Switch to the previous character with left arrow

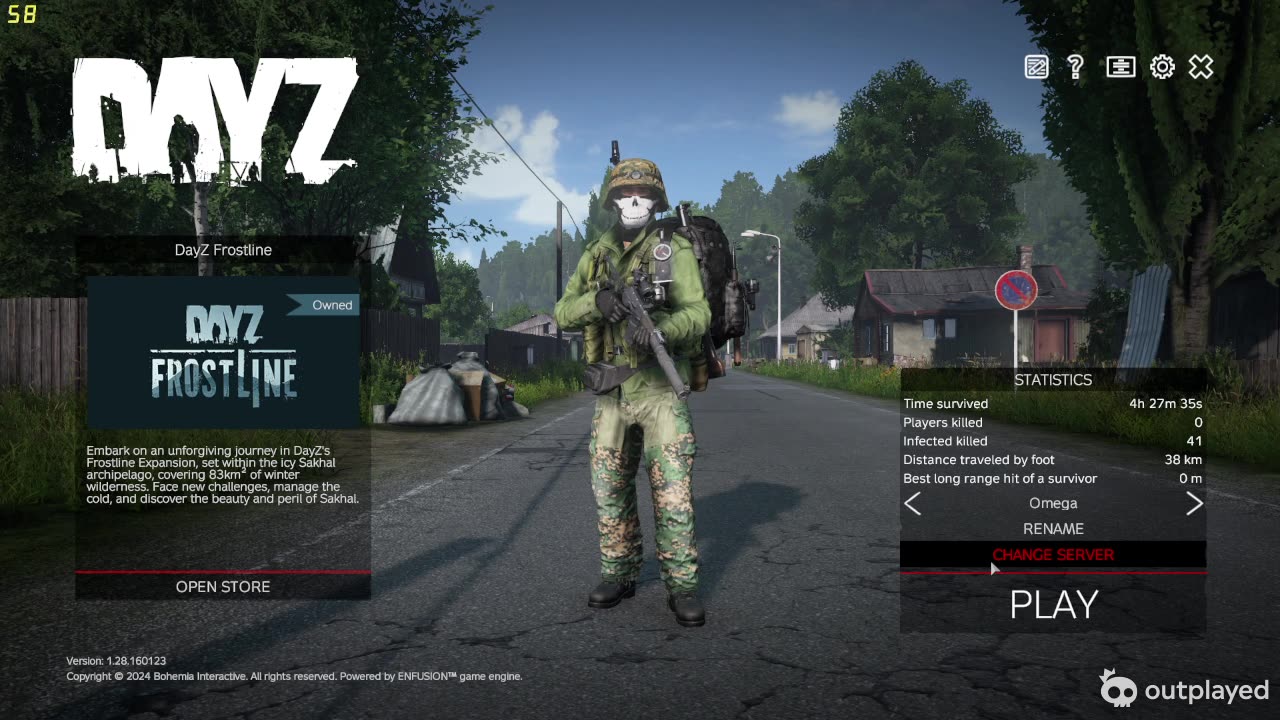click(913, 504)
